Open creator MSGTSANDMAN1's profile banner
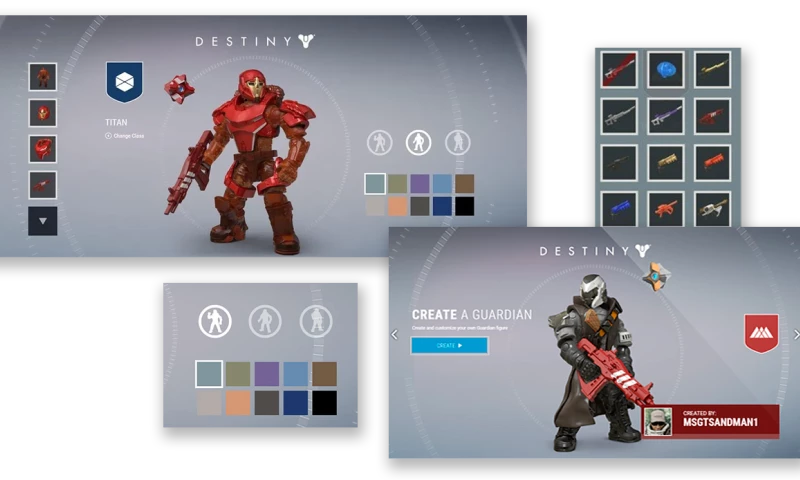 tap(711, 421)
